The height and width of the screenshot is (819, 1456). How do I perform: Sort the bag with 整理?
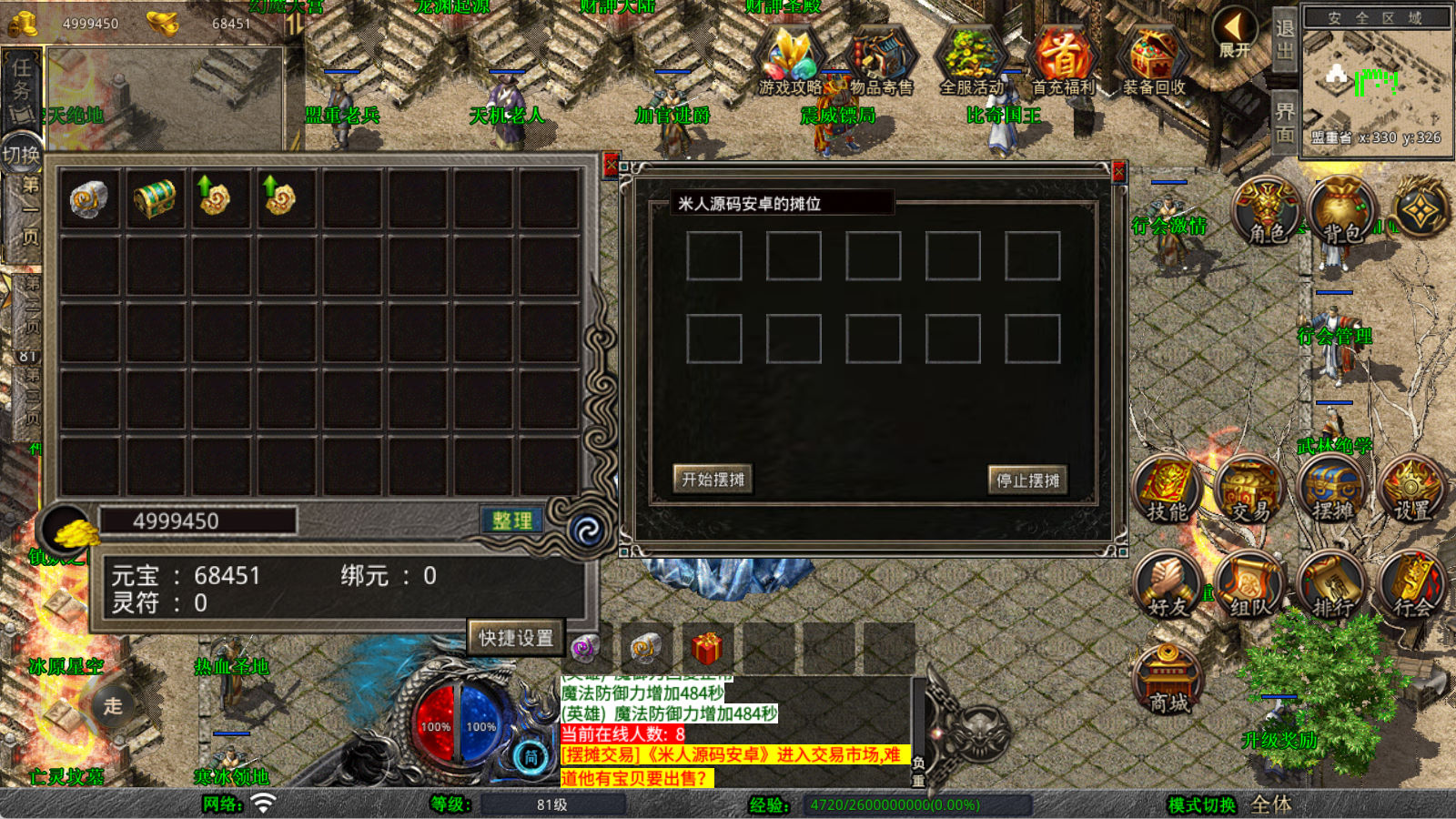512,521
